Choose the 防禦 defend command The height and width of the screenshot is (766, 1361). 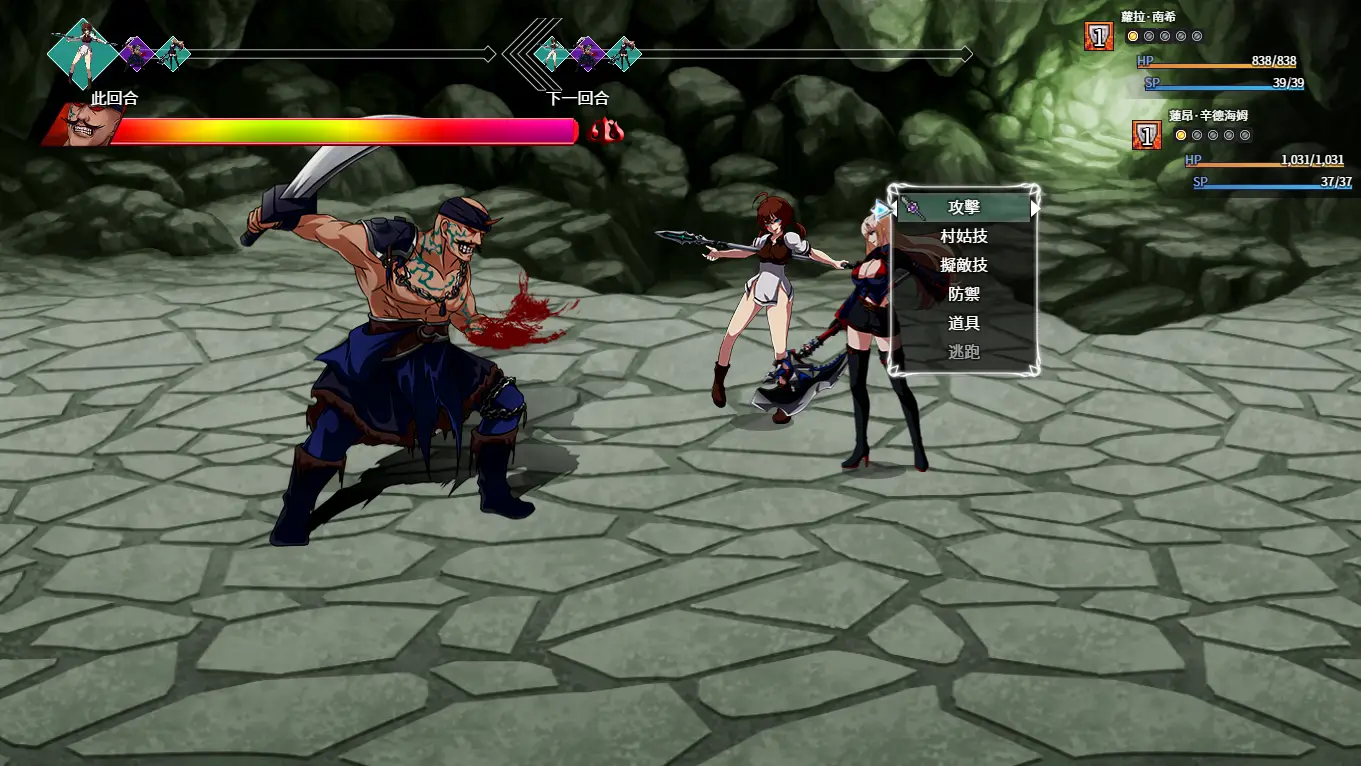(964, 295)
